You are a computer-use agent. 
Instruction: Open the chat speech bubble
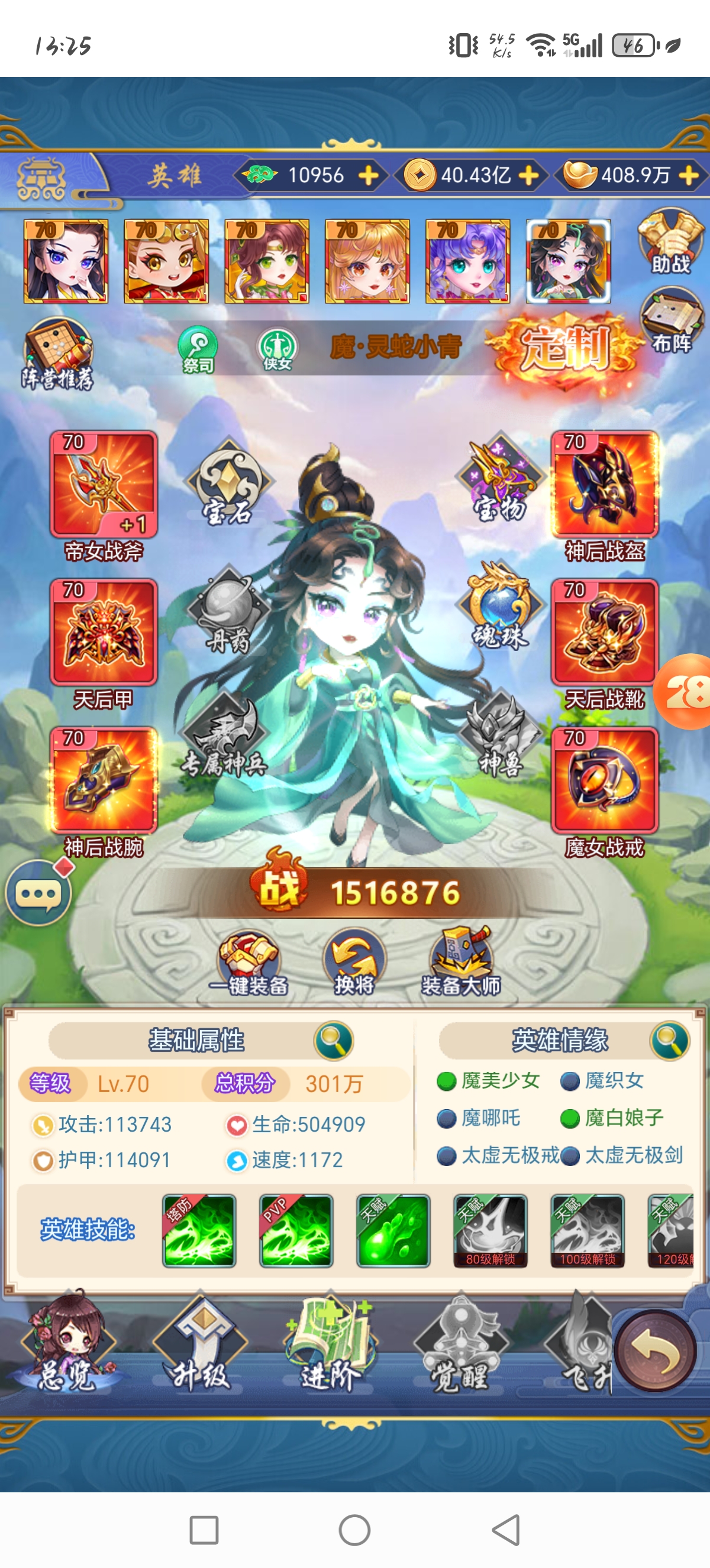pos(38,892)
